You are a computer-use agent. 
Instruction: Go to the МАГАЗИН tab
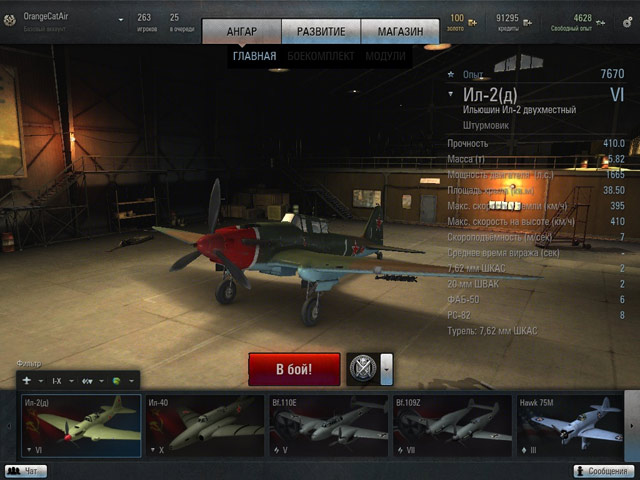coord(400,32)
